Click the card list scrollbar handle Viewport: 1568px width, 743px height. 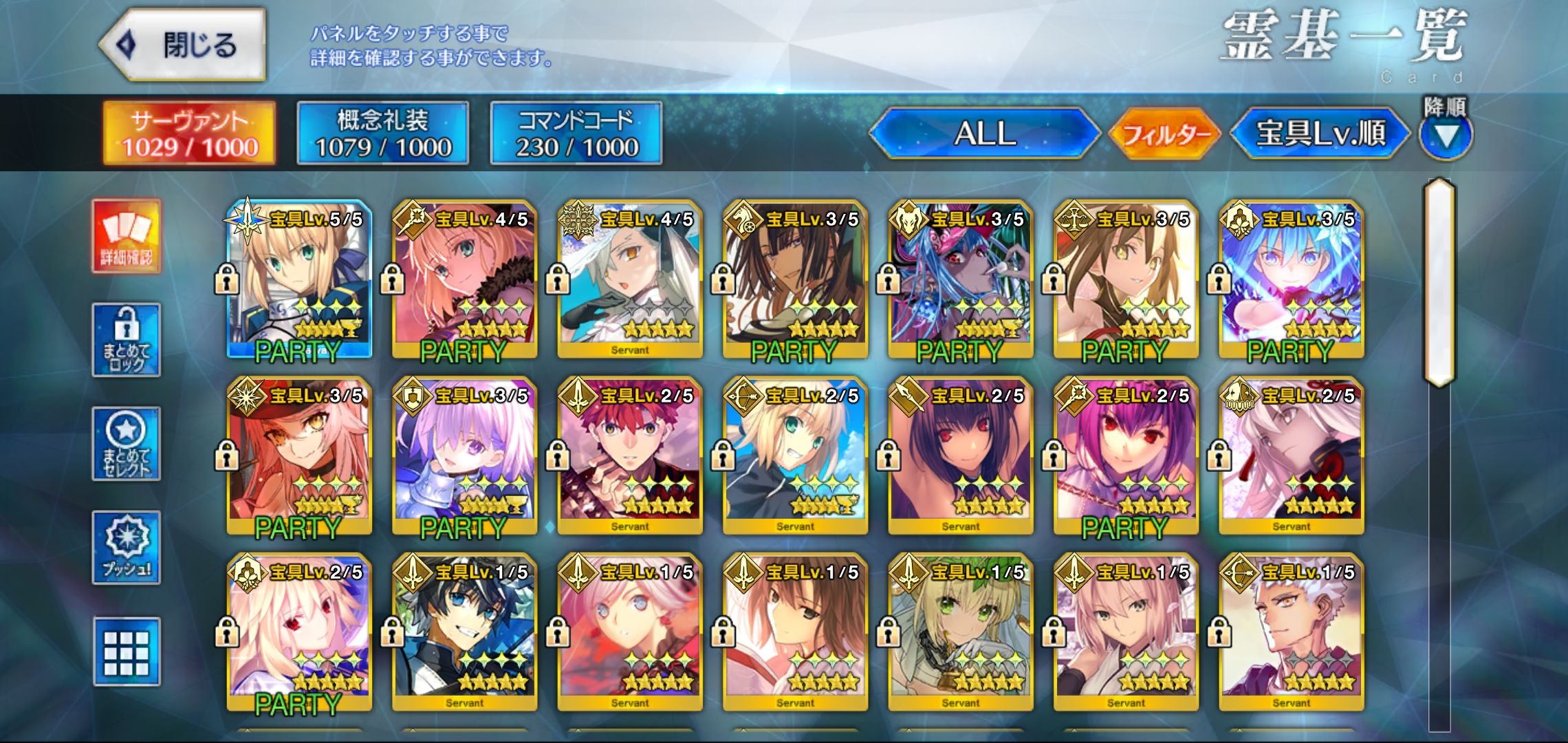tap(1440, 282)
